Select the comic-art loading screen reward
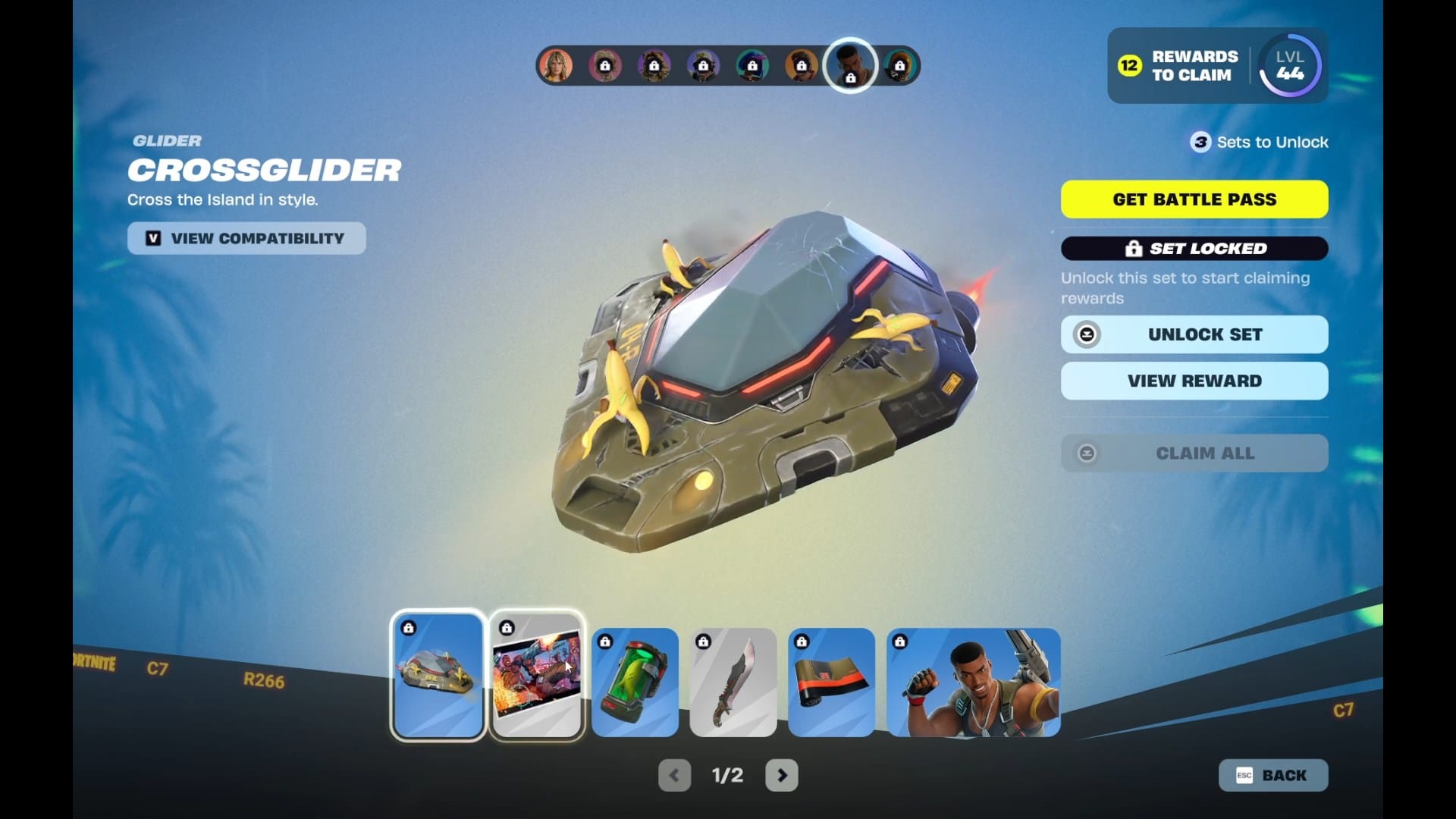 coord(537,676)
